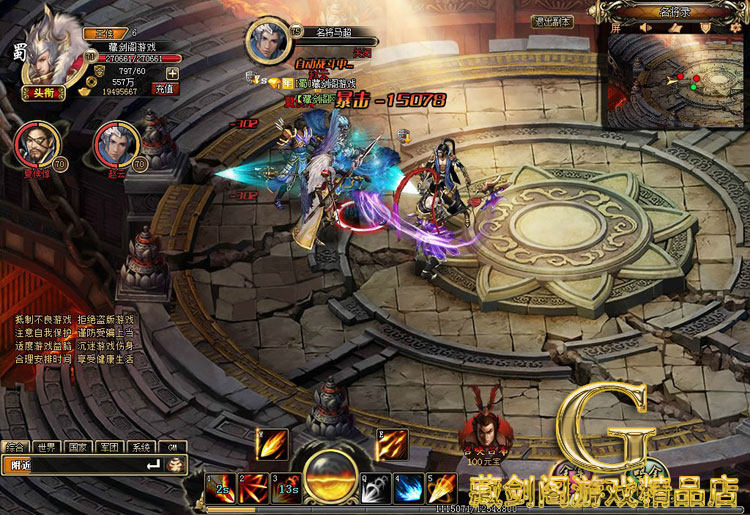The width and height of the screenshot is (750, 515).
Task: Select the 赵云 general portrait
Action: pos(113,142)
